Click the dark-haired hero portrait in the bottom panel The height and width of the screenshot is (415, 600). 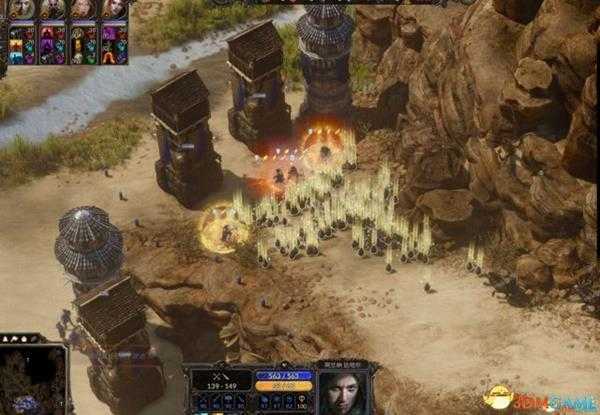click(x=344, y=390)
